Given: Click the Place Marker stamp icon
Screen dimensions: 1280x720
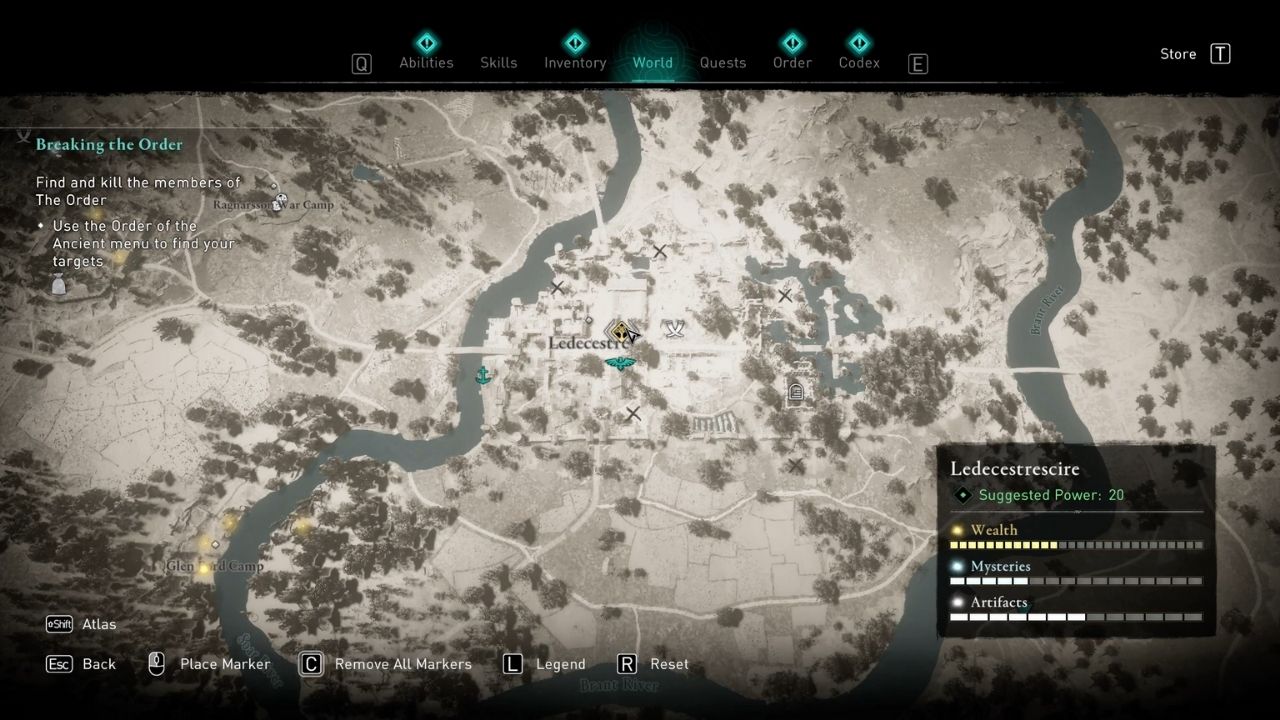Looking at the screenshot, I should click(156, 663).
